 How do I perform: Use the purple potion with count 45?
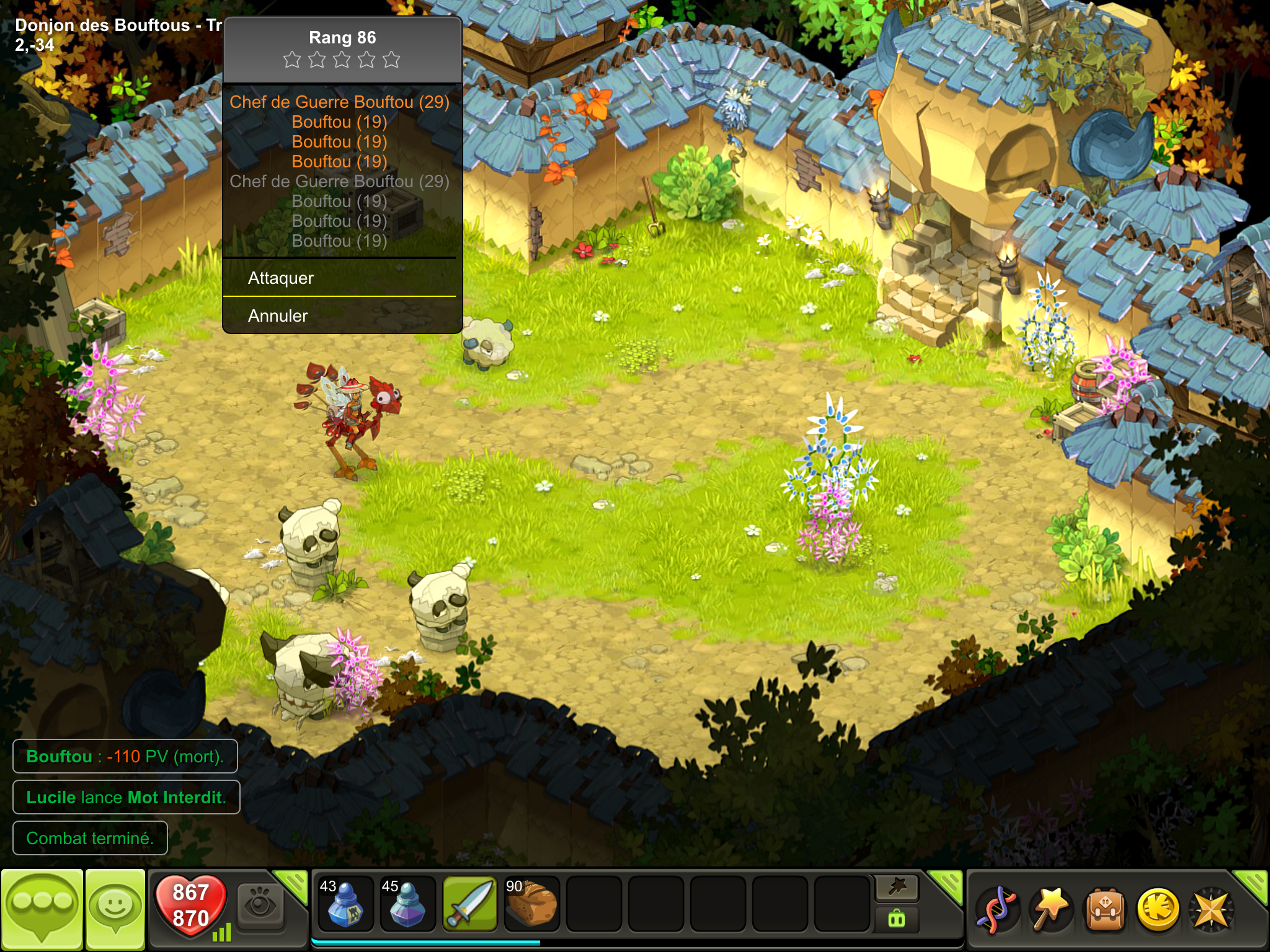pyautogui.click(x=407, y=904)
